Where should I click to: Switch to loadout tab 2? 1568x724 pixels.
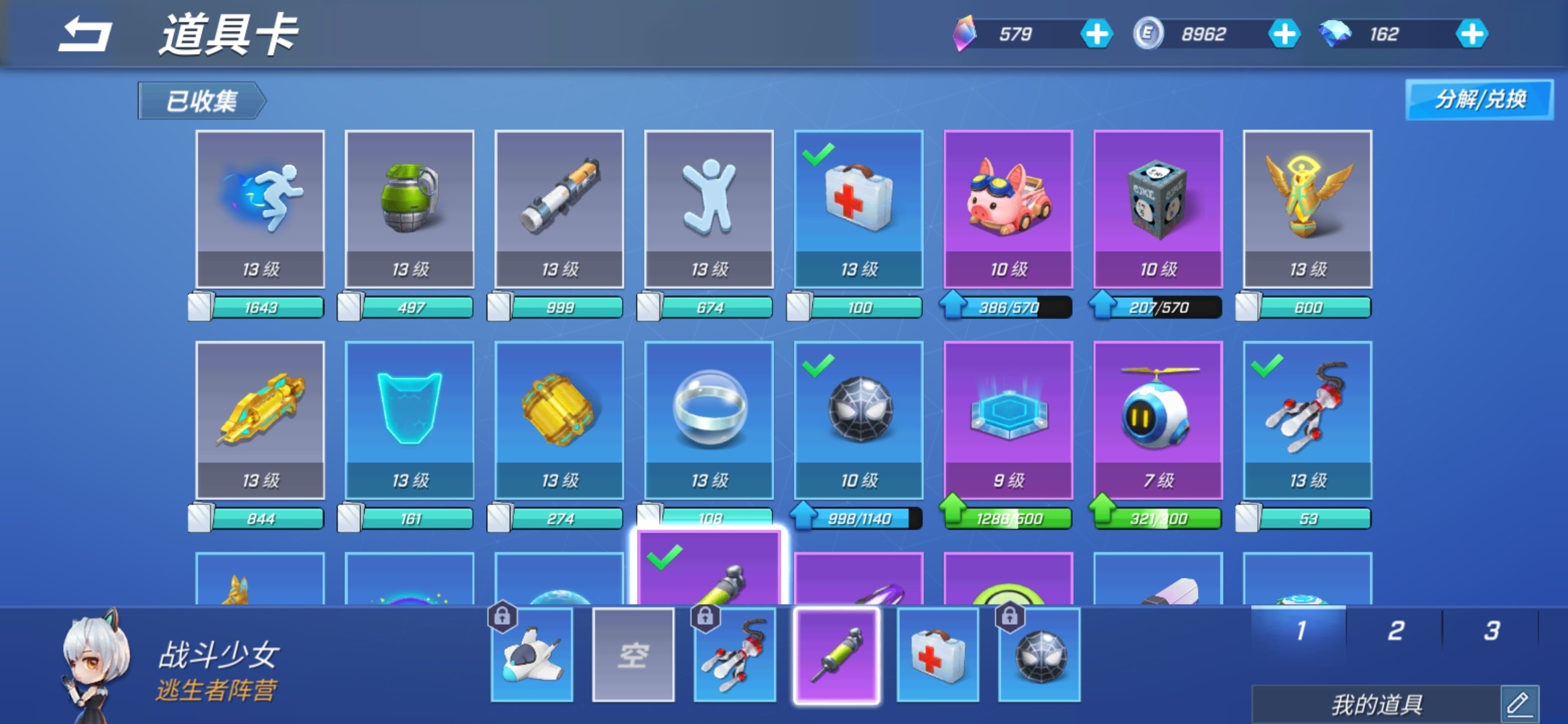tap(1395, 631)
